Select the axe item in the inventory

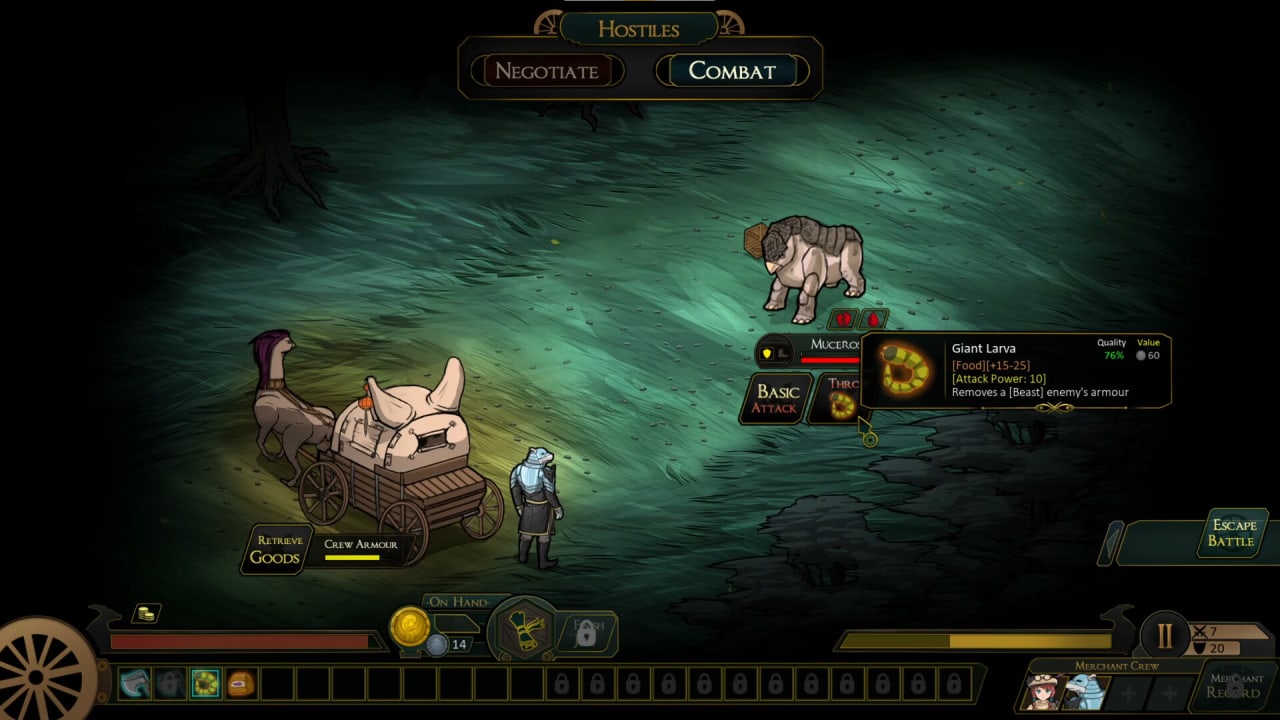coord(134,684)
